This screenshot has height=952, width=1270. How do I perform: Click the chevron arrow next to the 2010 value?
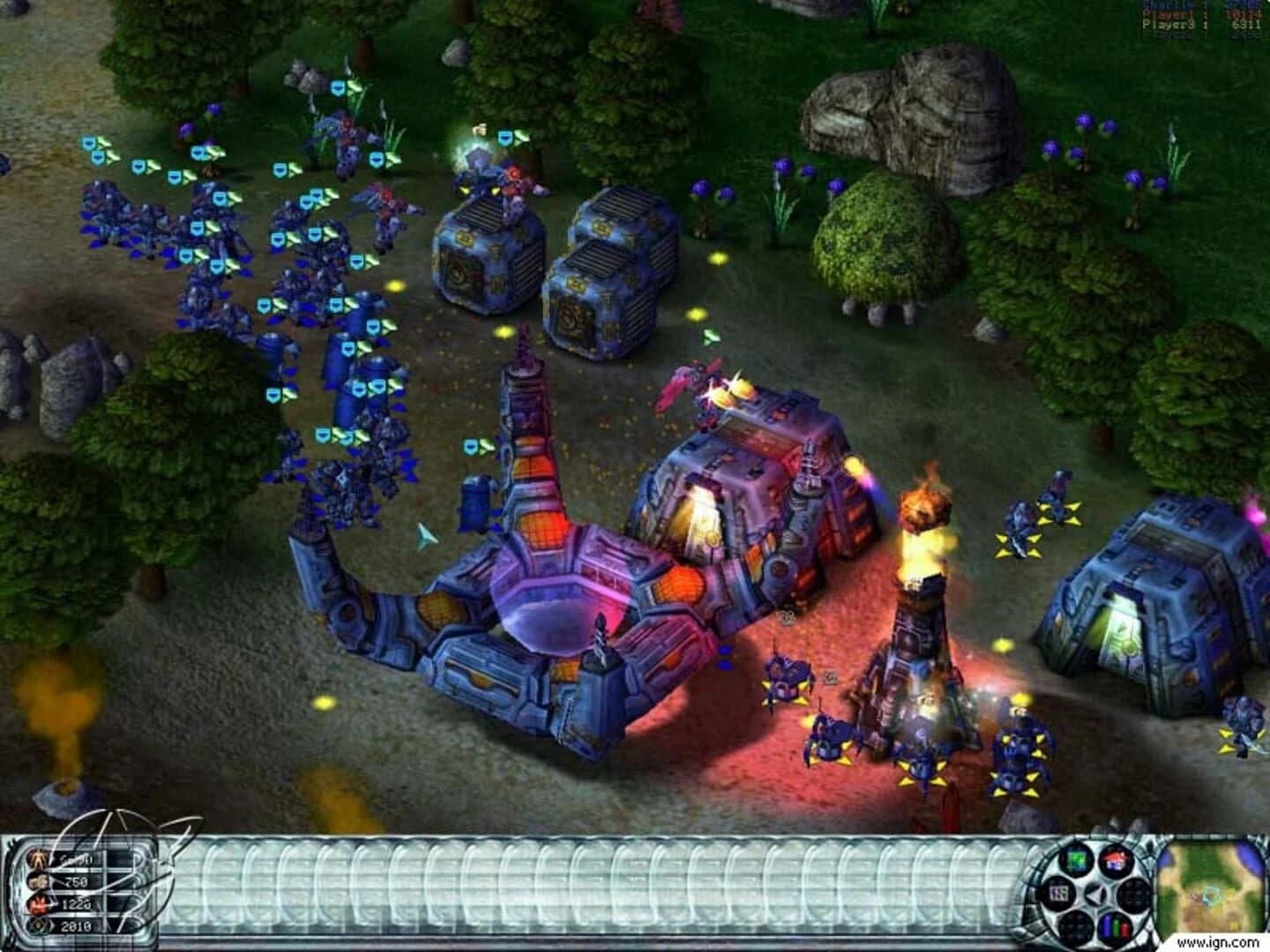tap(54, 925)
